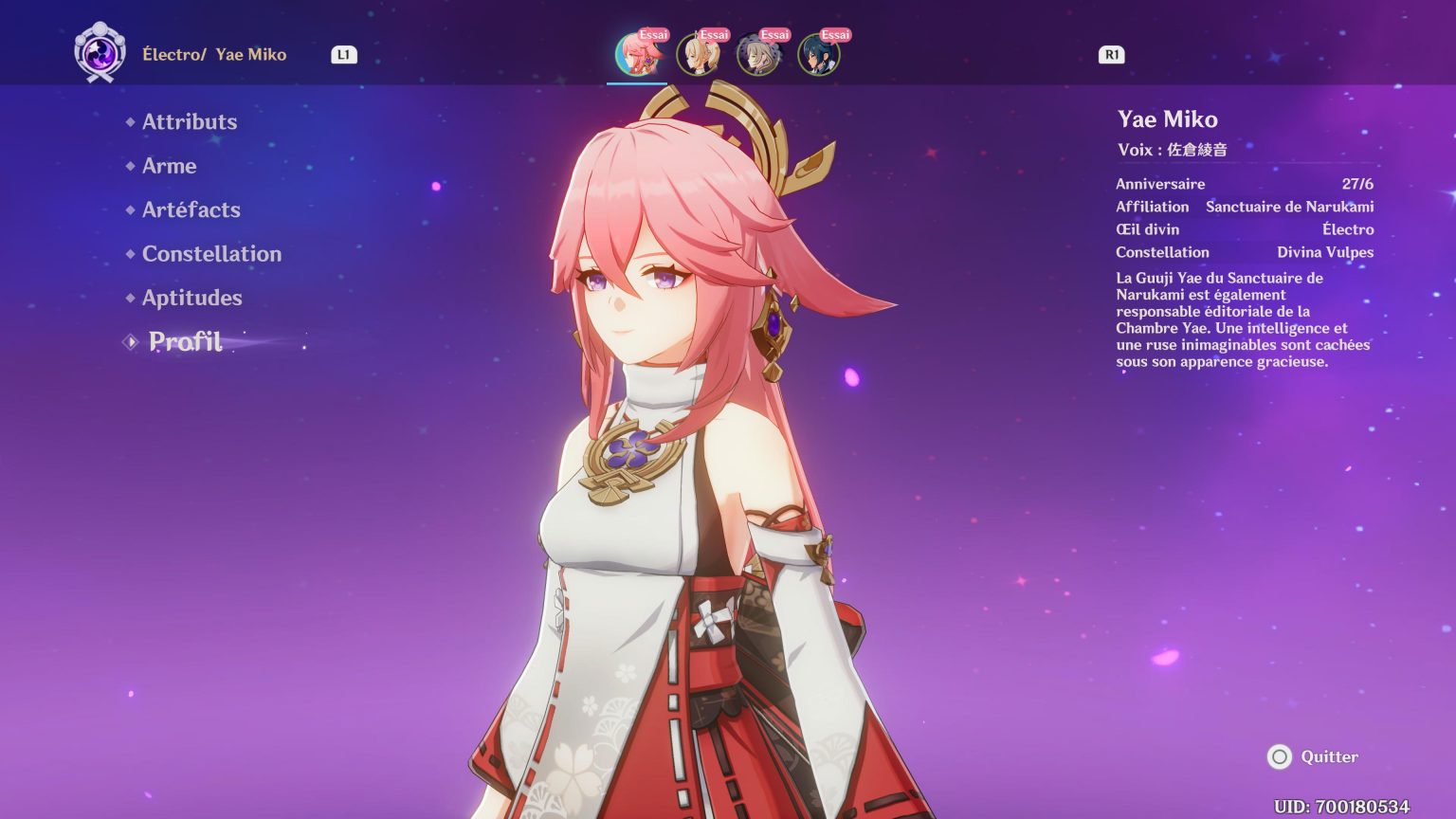Toggle the diamond marker beside Attributs
The image size is (1456, 819).
(x=130, y=121)
